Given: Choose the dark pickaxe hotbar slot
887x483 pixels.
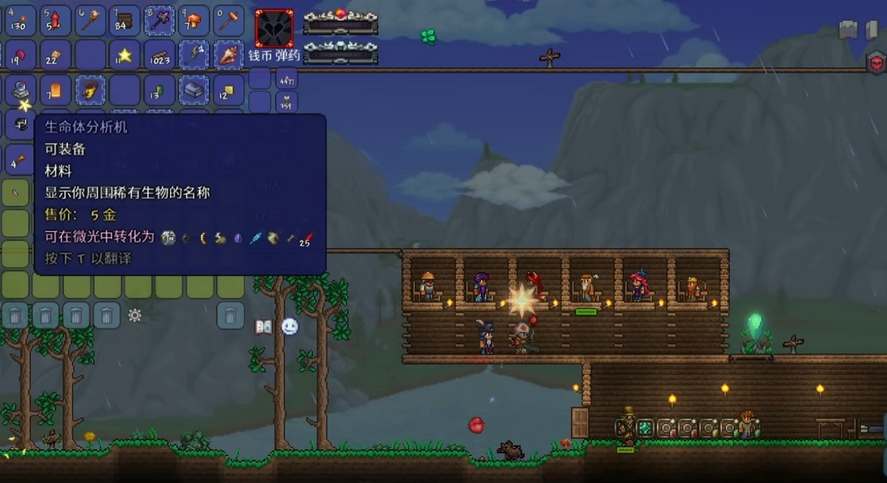Looking at the screenshot, I should [x=159, y=20].
